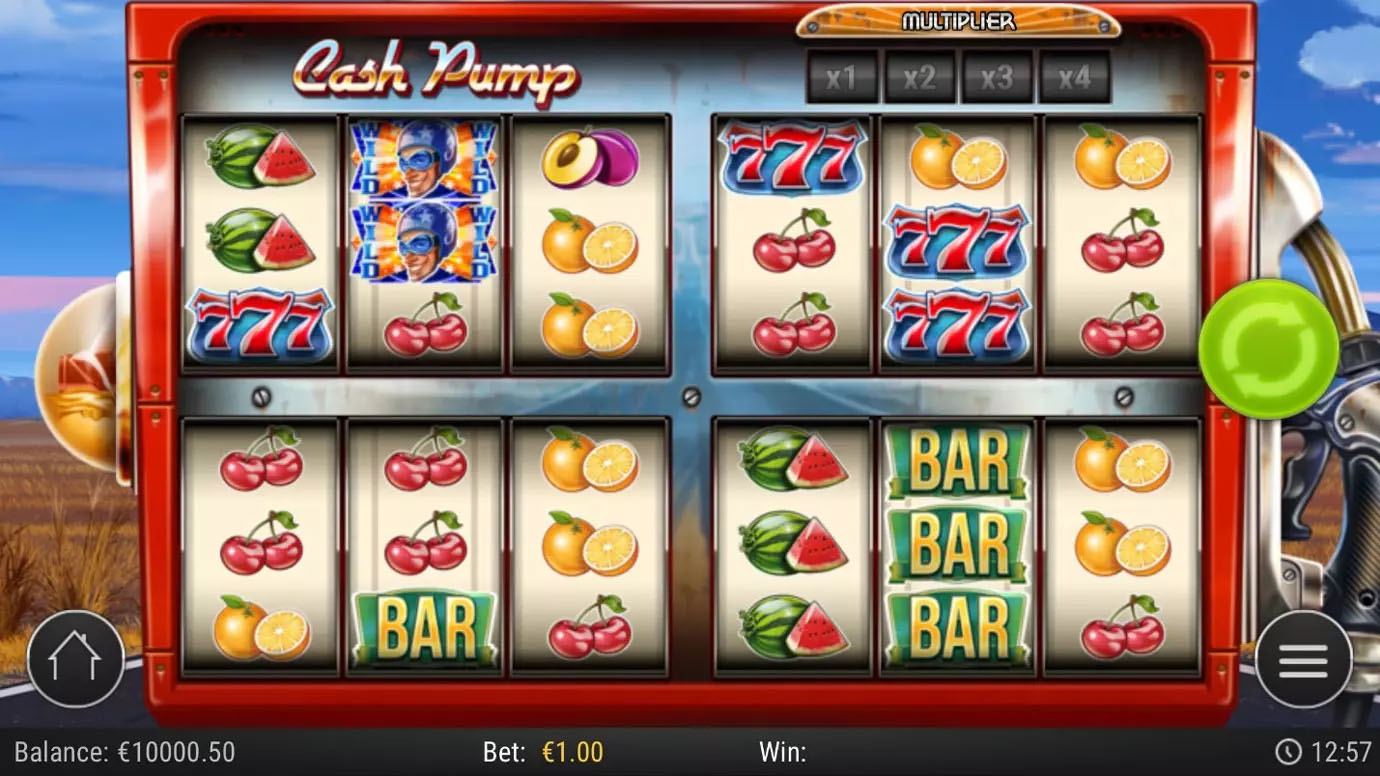
Task: Click the 777 symbol in top right grid
Action: pyautogui.click(x=791, y=157)
